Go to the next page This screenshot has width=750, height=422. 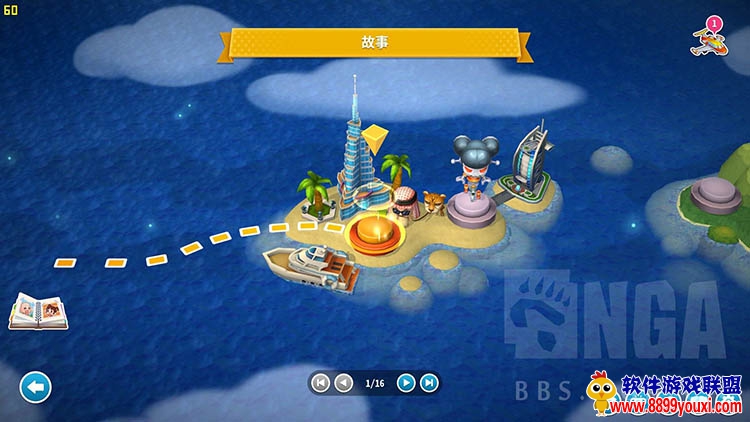[x=406, y=382]
